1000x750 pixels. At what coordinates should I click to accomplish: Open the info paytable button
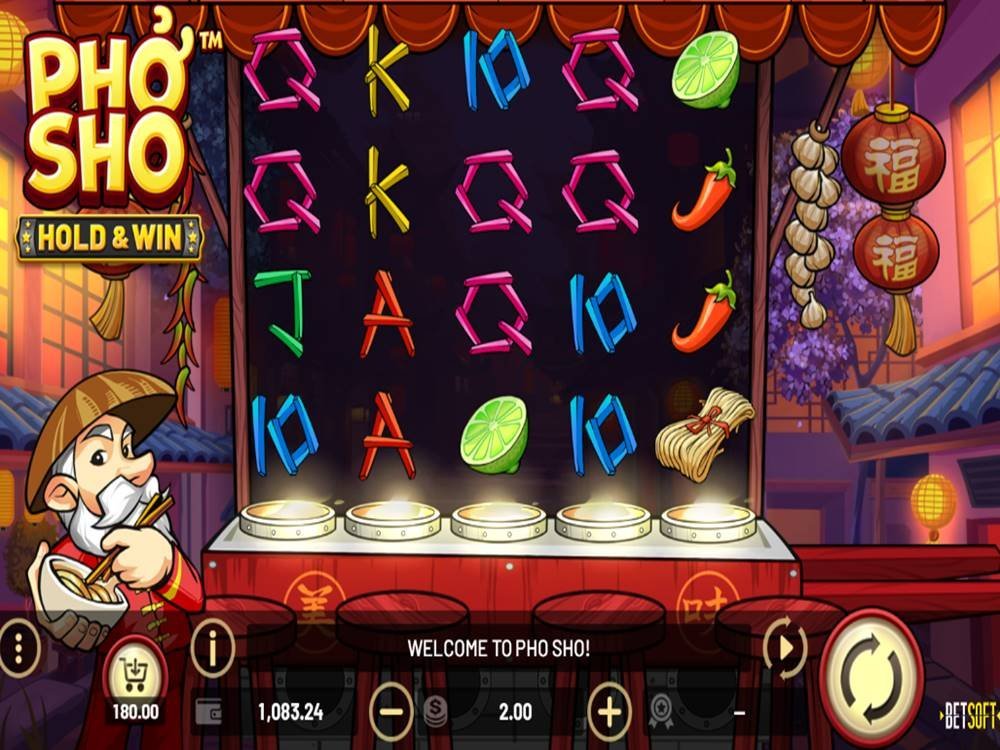click(x=212, y=649)
